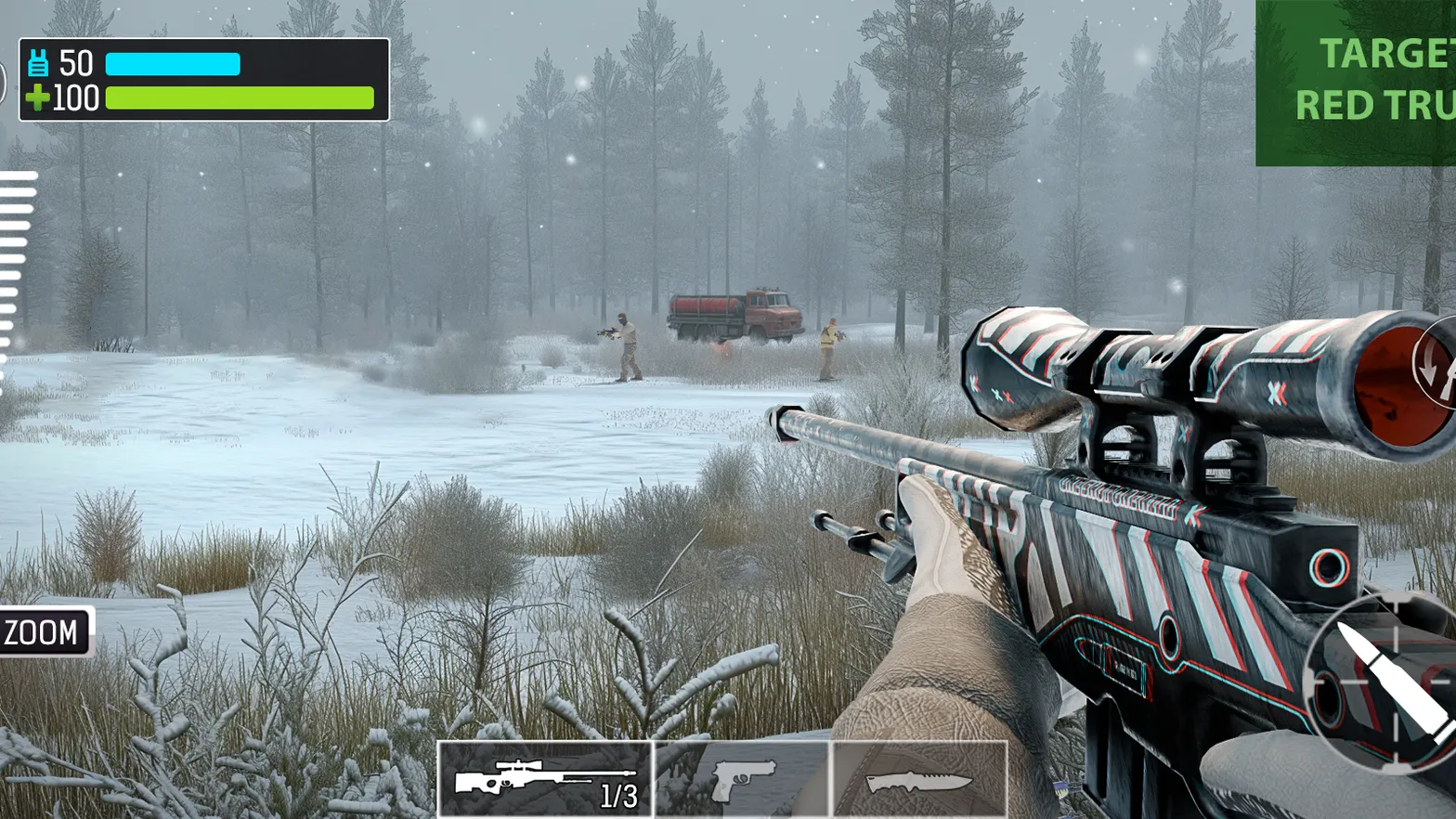Click the green health cross icon
Image resolution: width=1456 pixels, height=819 pixels.
tap(37, 97)
